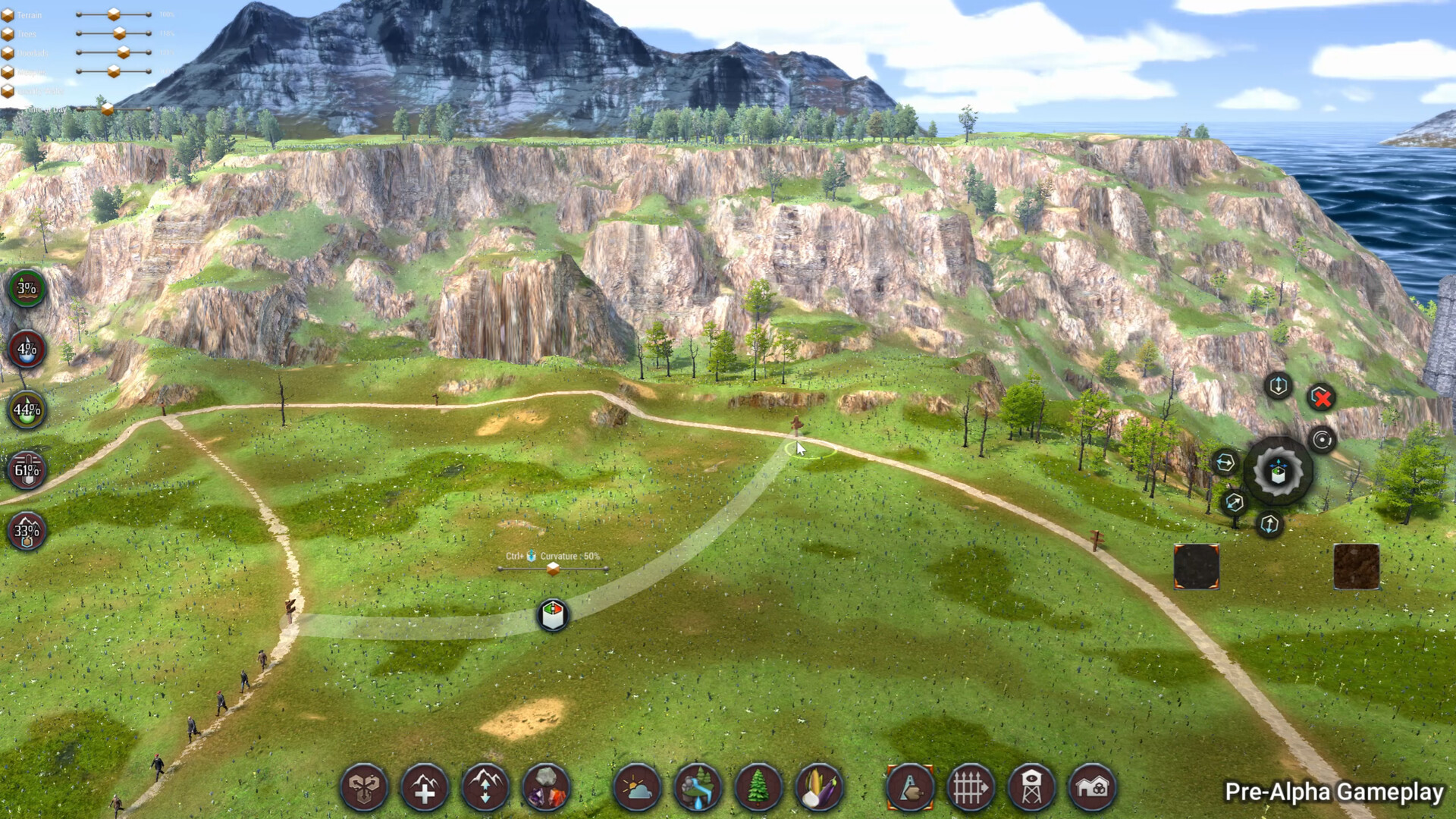The image size is (1456, 819).
Task: Click the concentric circles radius button
Action: click(1322, 441)
